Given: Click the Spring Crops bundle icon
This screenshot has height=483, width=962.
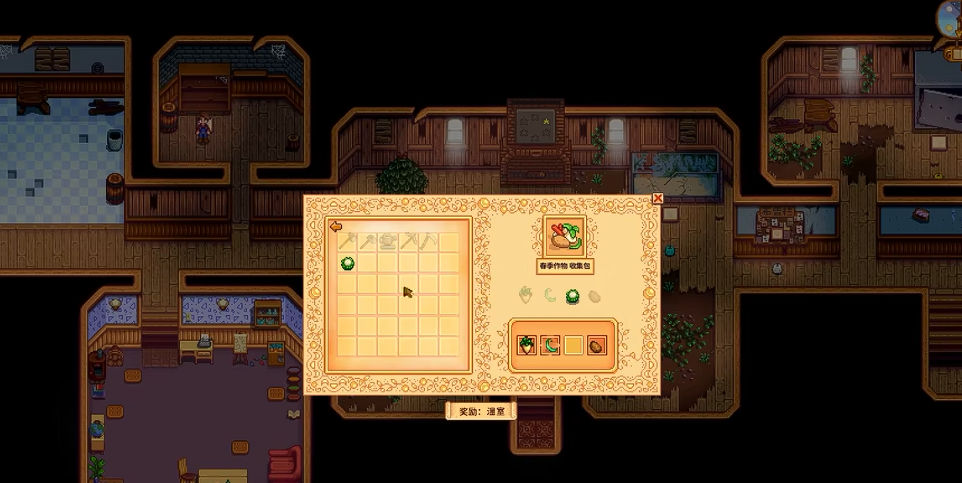Looking at the screenshot, I should point(564,237).
